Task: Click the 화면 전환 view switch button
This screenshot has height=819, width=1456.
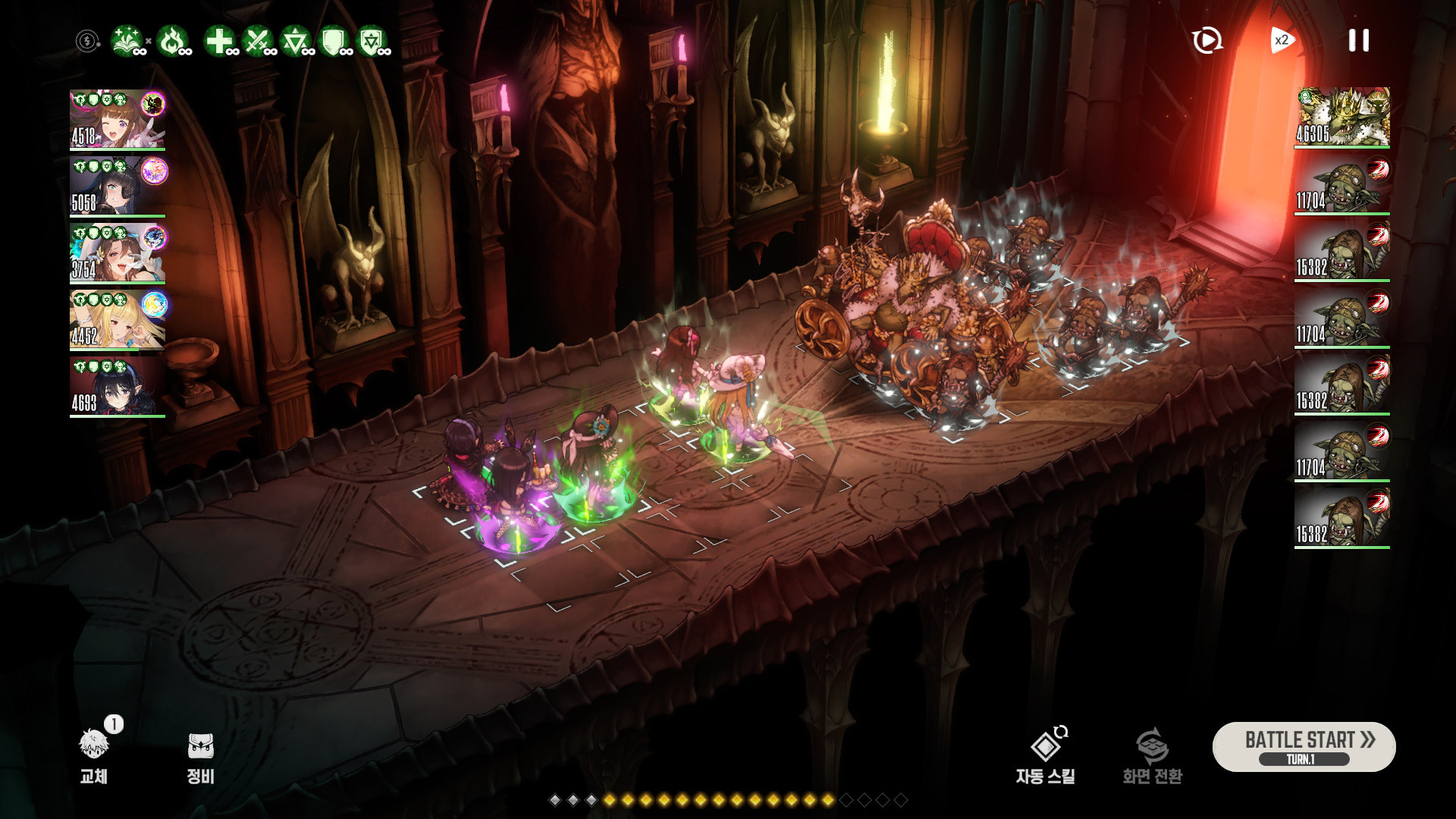Action: [1152, 754]
